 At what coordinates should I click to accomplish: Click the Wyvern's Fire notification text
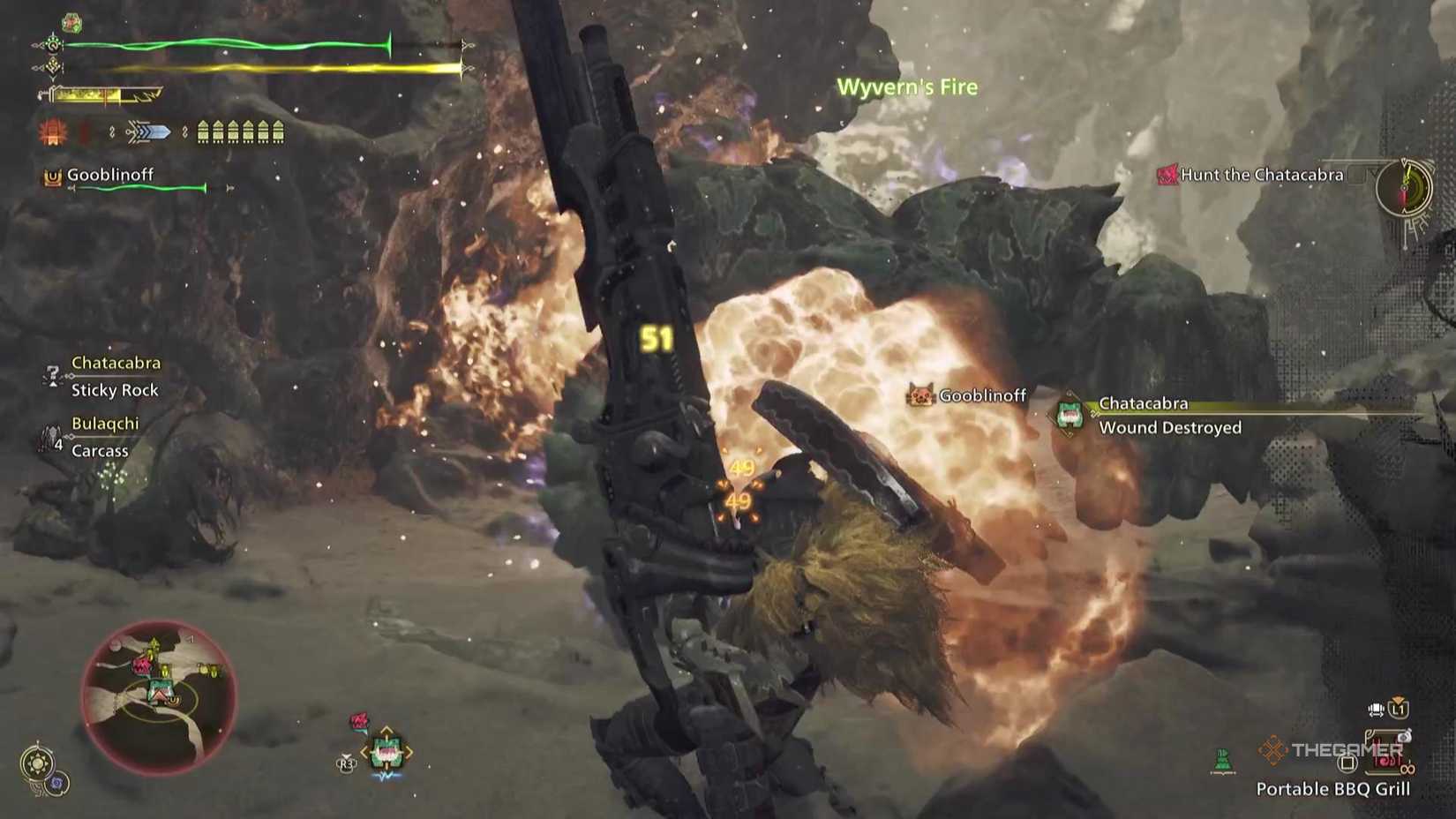tap(906, 86)
